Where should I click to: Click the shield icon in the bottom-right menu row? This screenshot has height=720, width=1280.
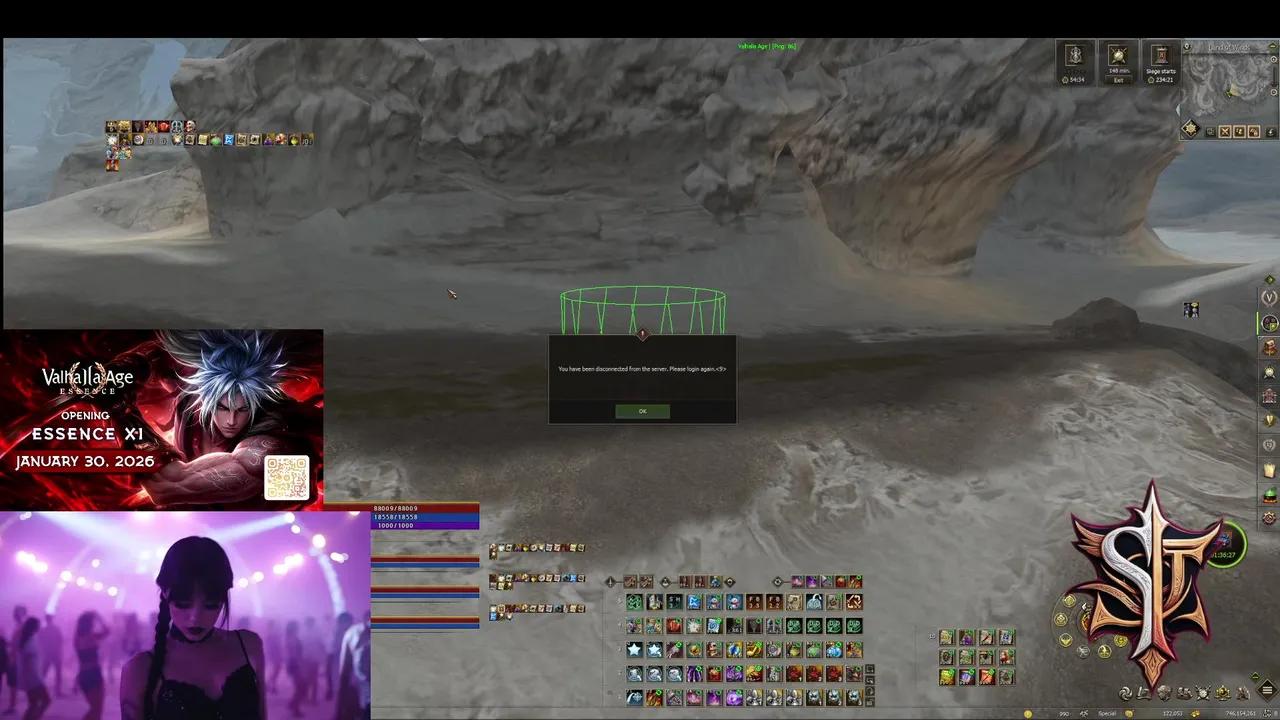tap(1203, 693)
